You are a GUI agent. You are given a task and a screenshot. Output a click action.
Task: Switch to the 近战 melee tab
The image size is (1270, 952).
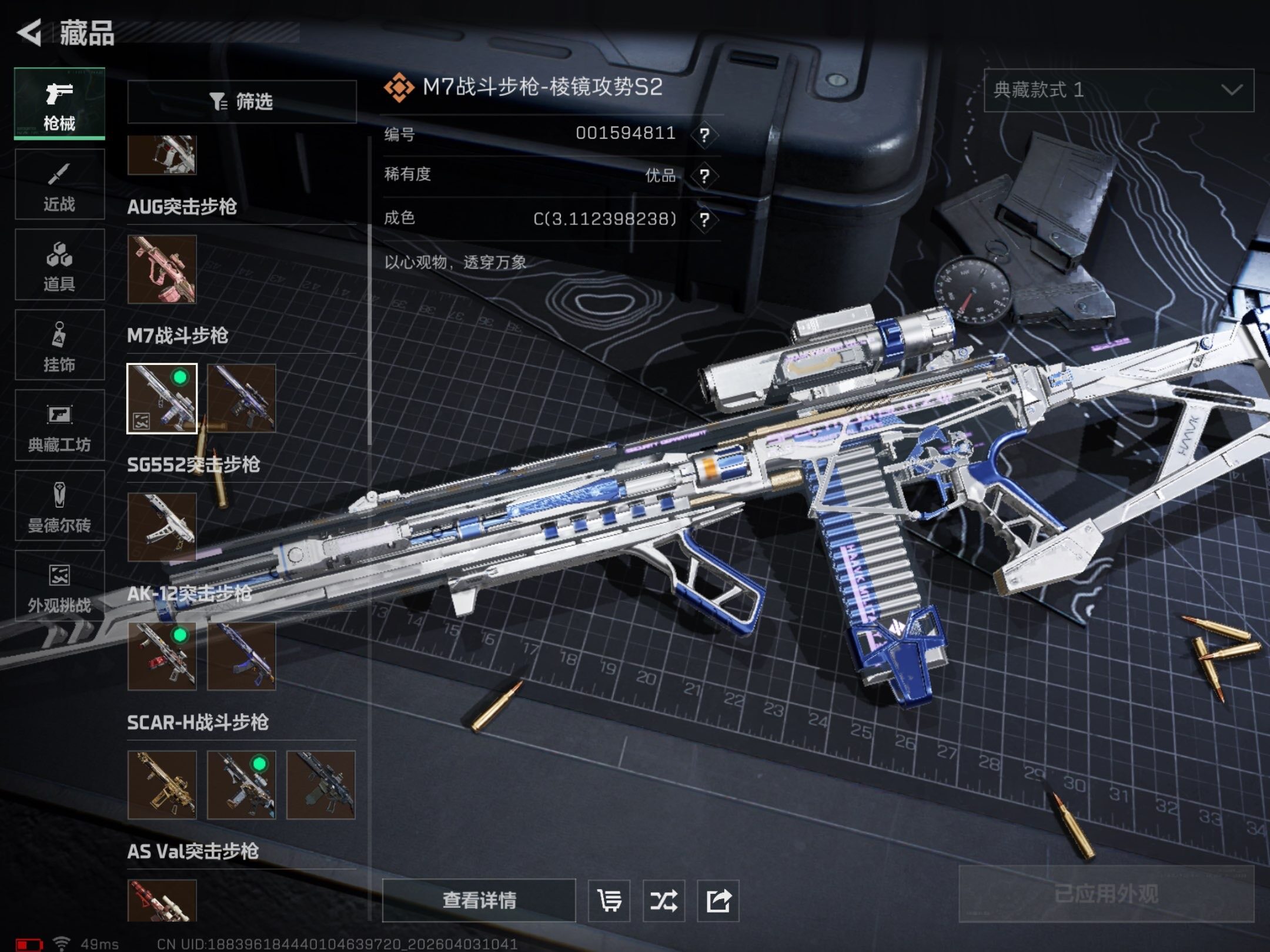[59, 185]
